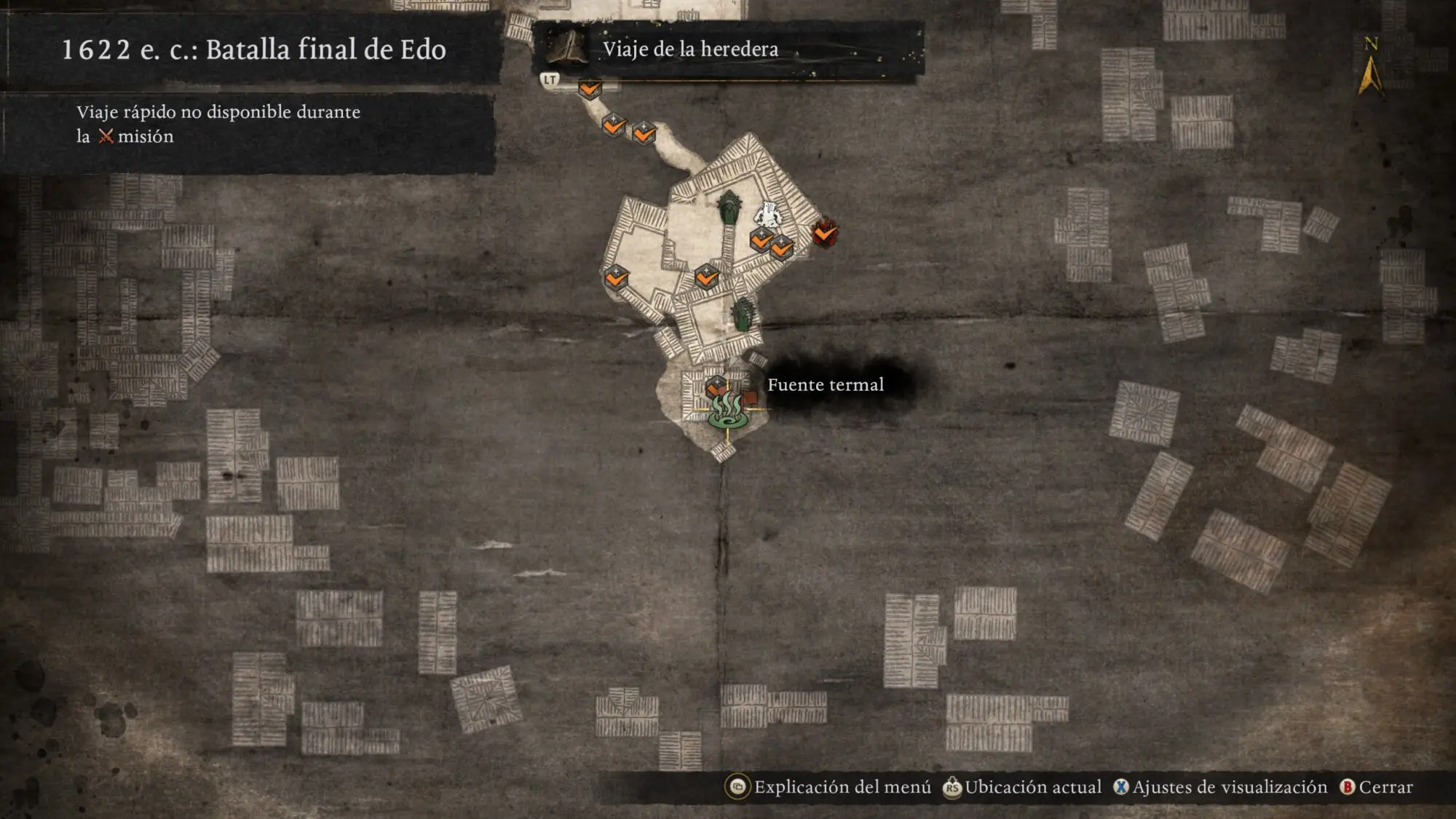Viewport: 1456px width, 819px height.
Task: Open Ajustes de visualización
Action: tap(1221, 787)
